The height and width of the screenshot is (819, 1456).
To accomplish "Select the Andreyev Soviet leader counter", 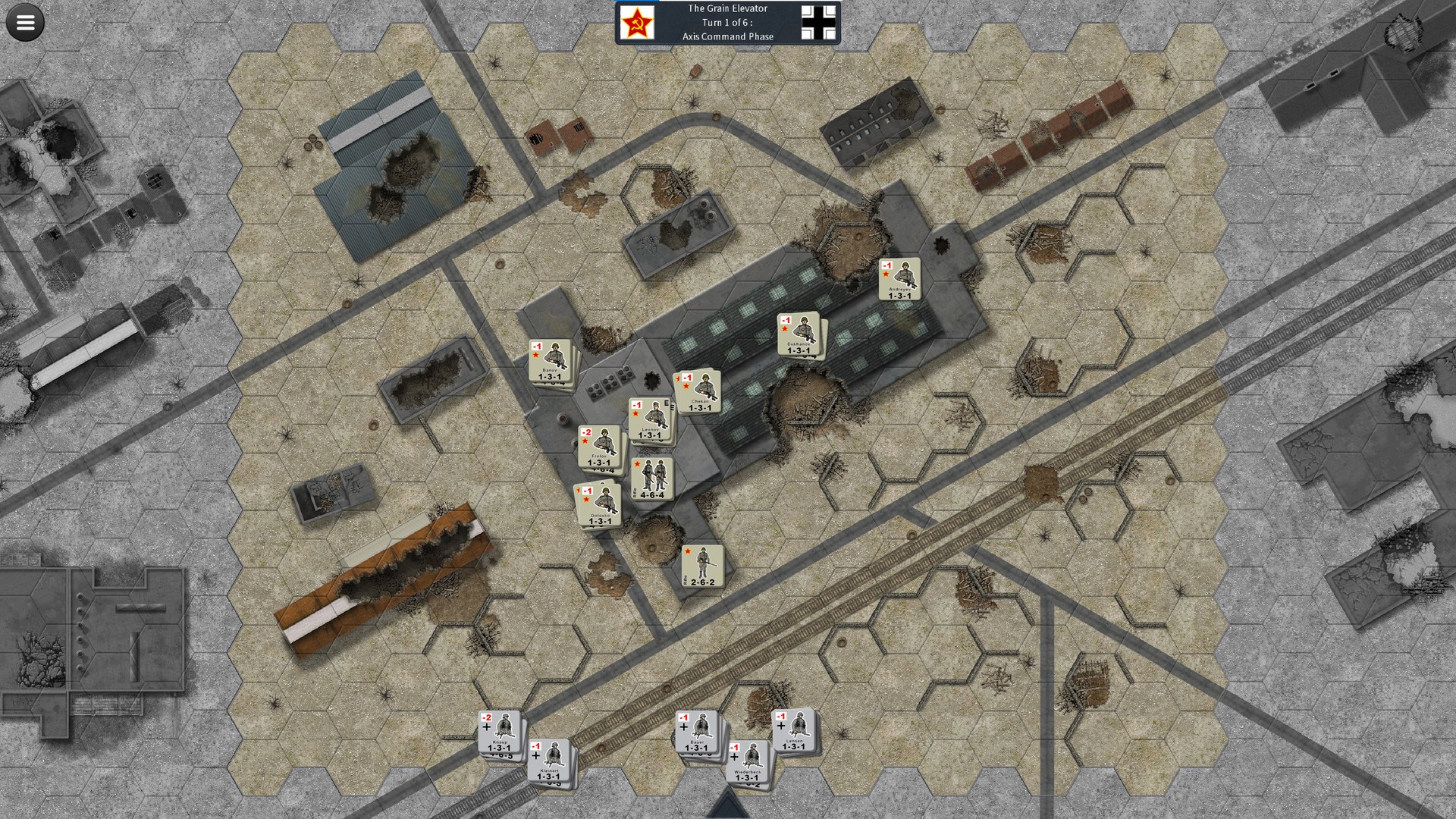I will click(x=899, y=279).
